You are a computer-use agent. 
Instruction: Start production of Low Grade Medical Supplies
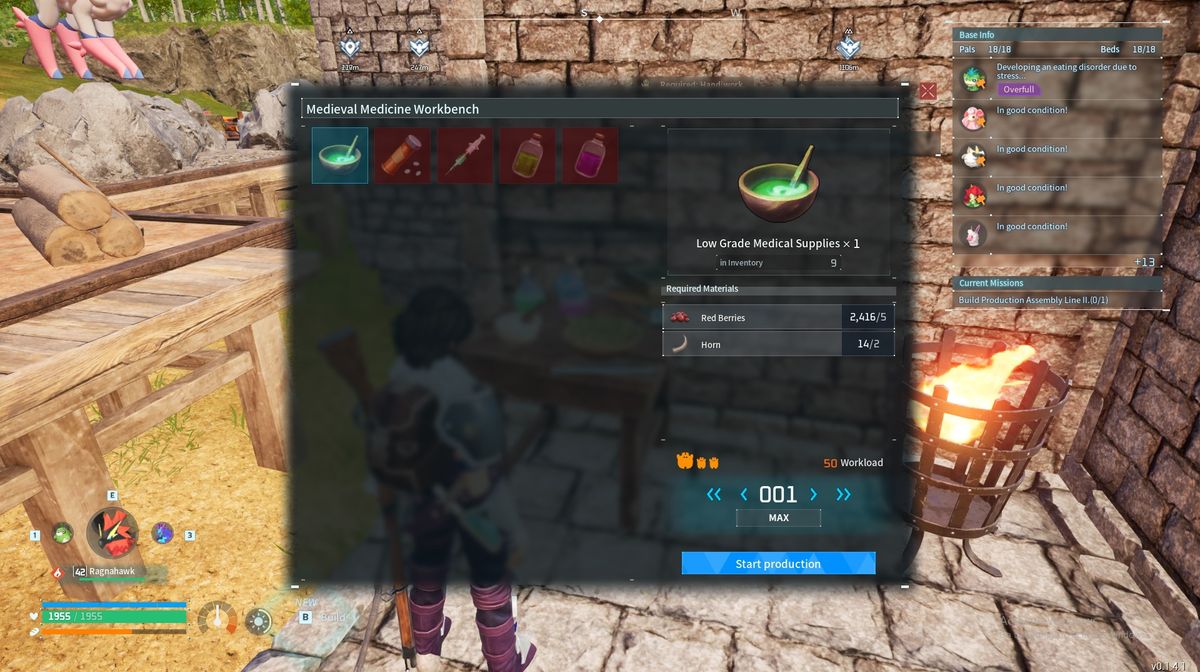pos(778,564)
